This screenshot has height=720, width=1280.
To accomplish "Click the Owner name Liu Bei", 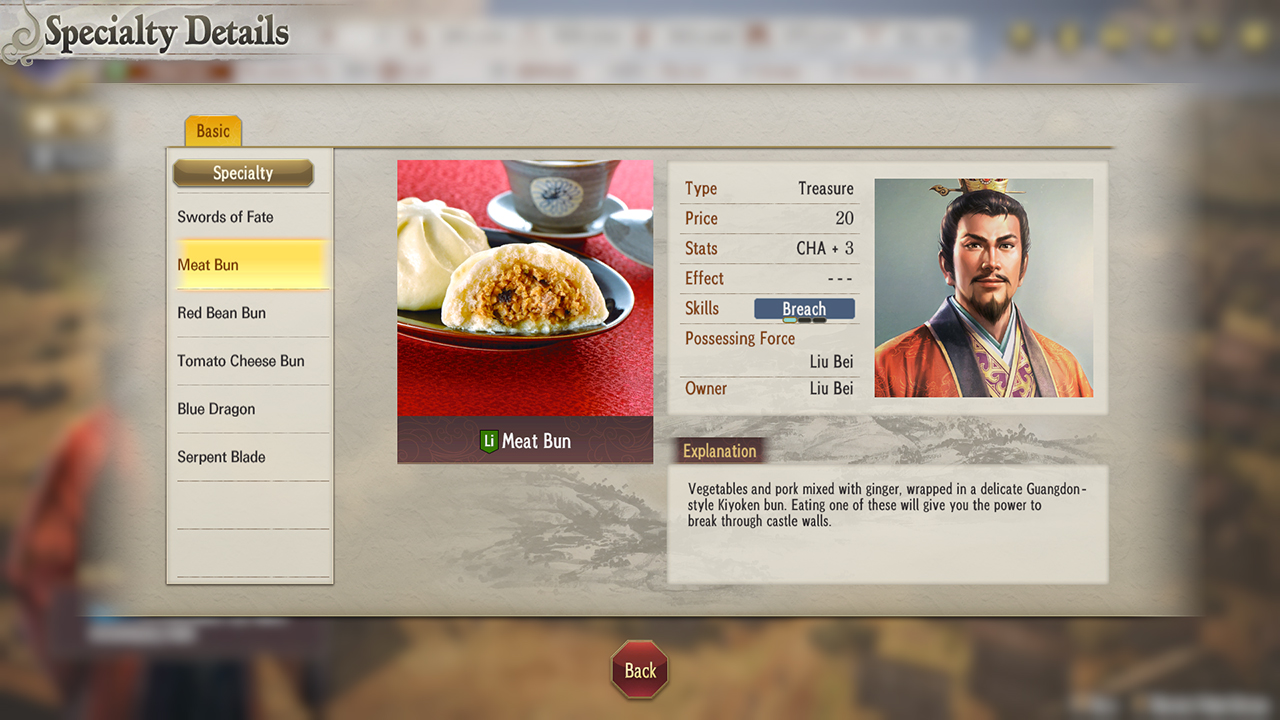I will click(831, 389).
